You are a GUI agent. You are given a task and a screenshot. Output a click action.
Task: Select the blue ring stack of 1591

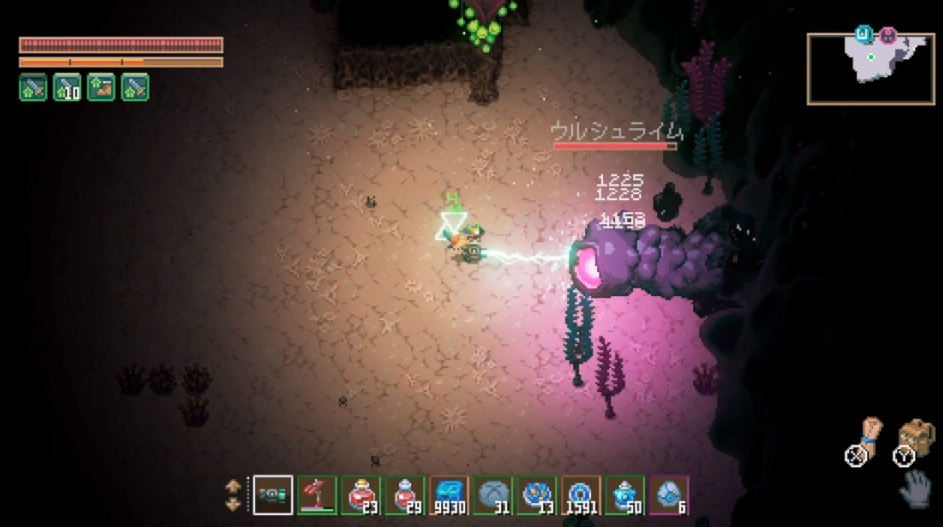point(581,494)
